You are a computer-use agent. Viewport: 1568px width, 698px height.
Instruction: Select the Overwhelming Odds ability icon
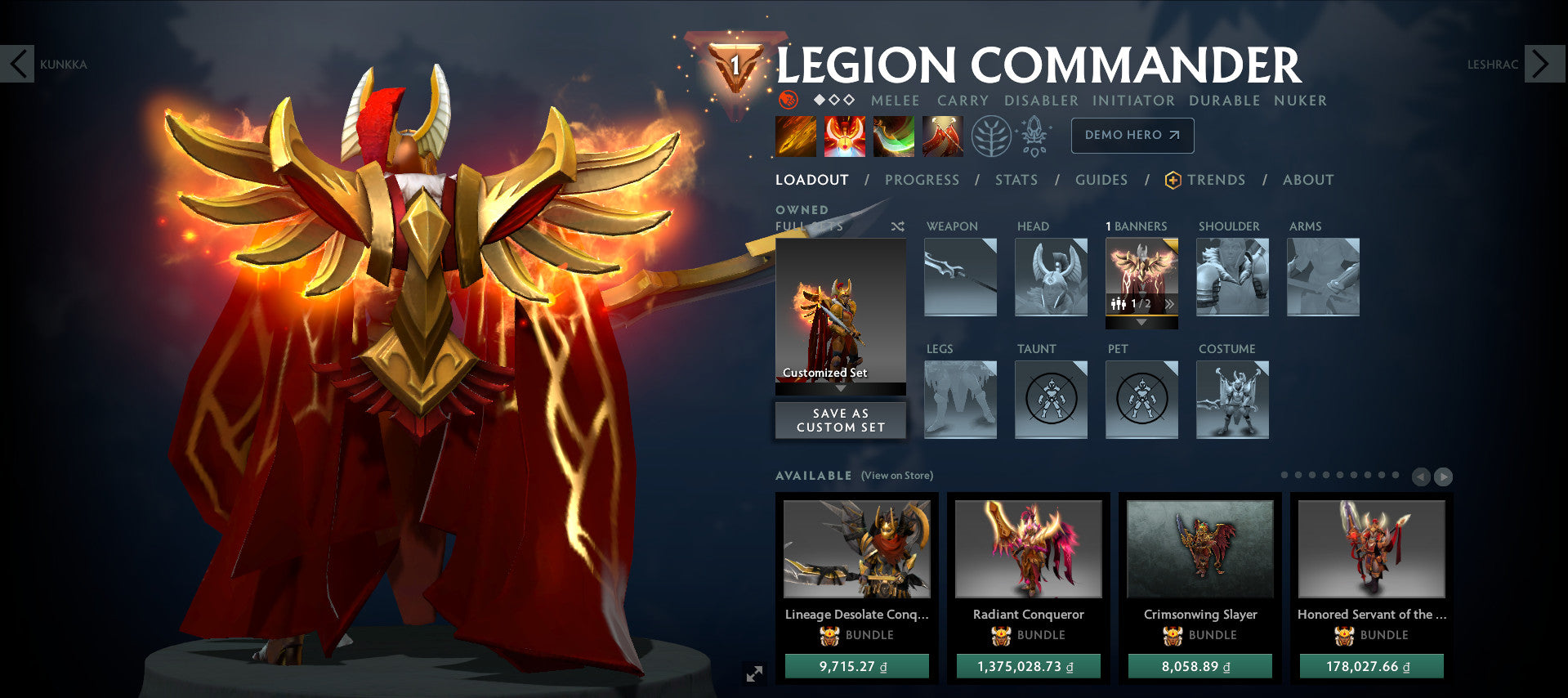click(x=794, y=135)
